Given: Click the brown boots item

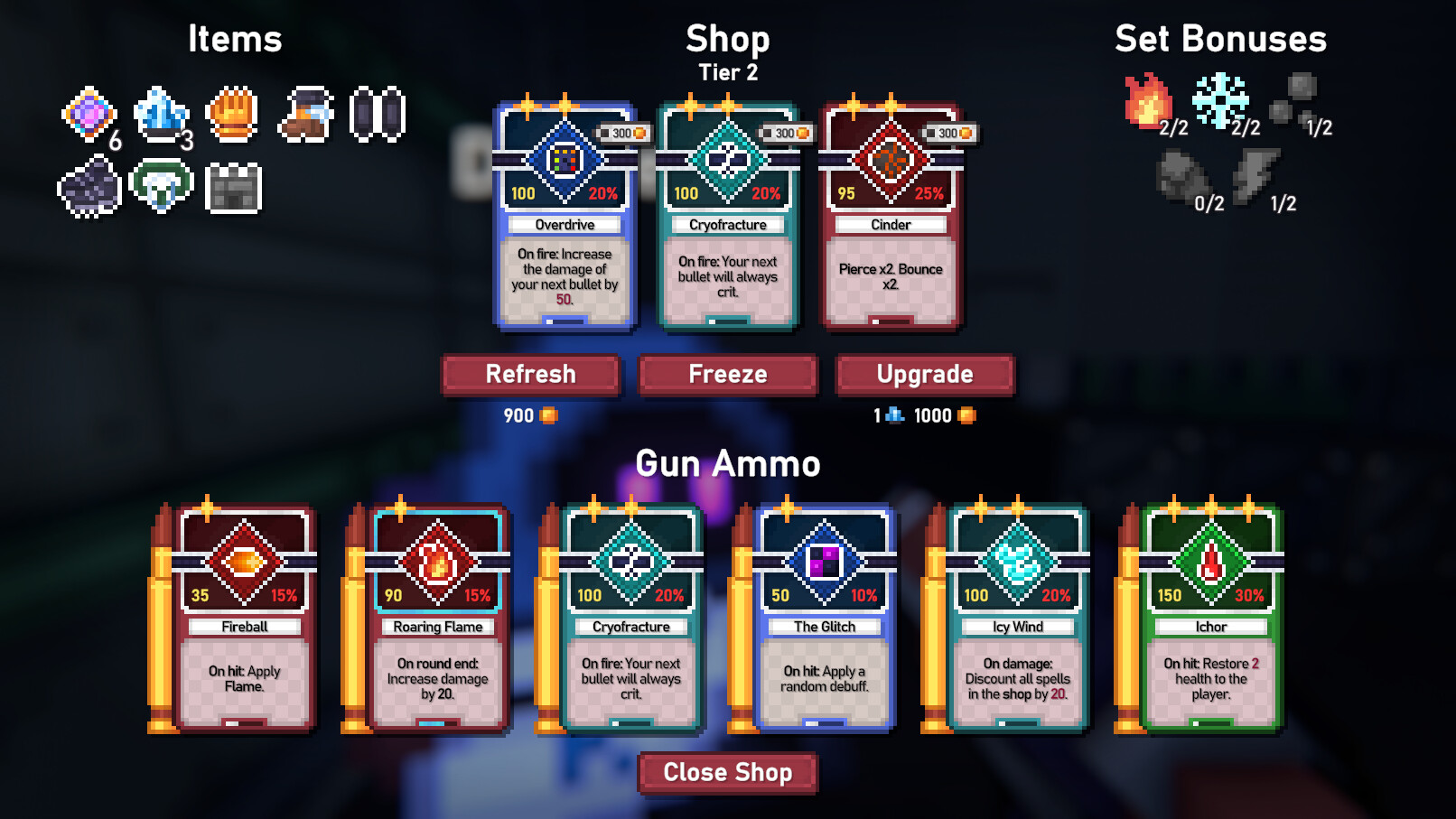Looking at the screenshot, I should [x=307, y=116].
